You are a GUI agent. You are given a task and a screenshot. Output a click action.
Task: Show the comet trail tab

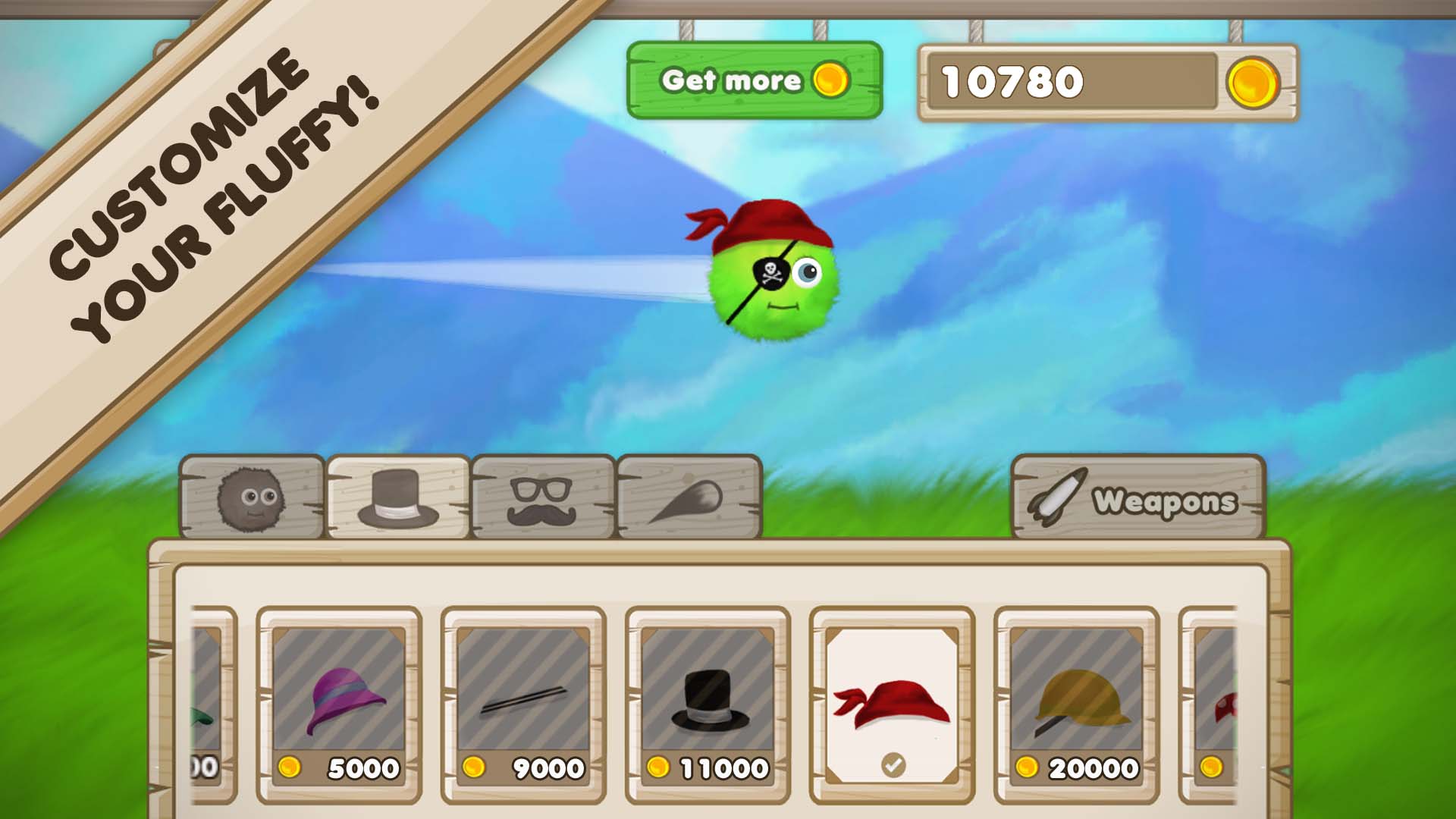tap(689, 498)
